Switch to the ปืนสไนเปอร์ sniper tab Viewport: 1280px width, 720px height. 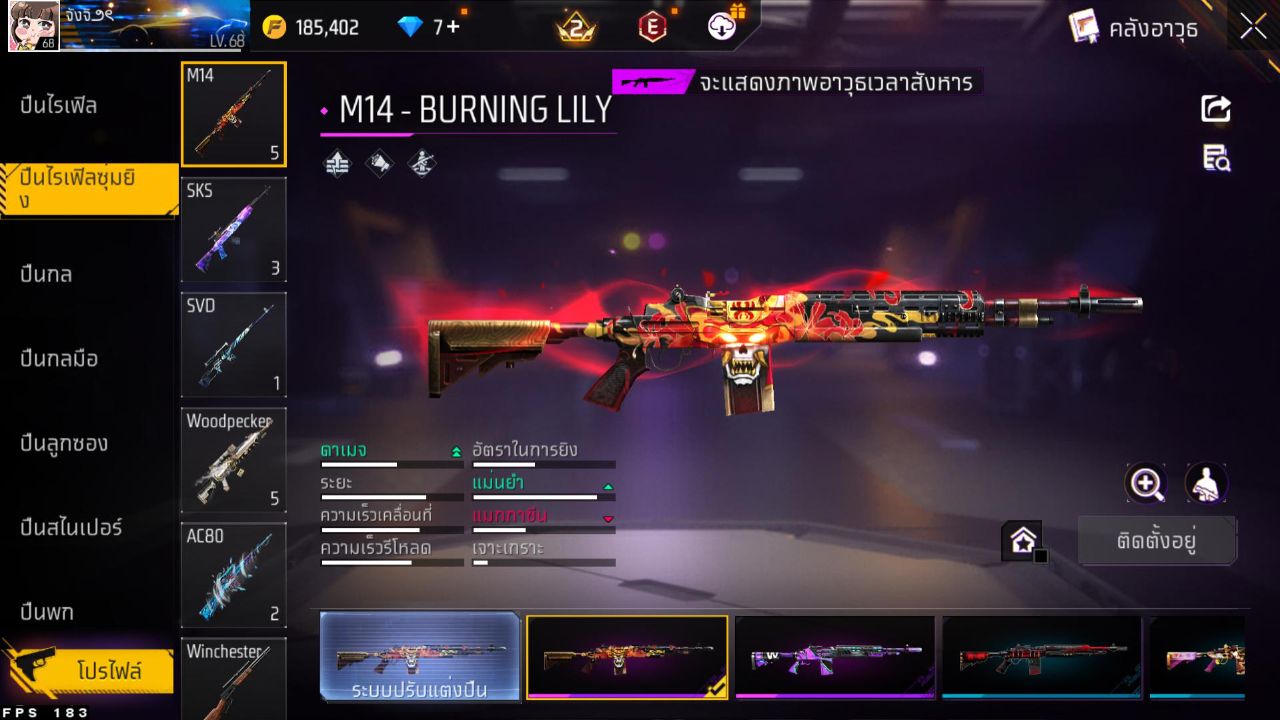tap(70, 528)
